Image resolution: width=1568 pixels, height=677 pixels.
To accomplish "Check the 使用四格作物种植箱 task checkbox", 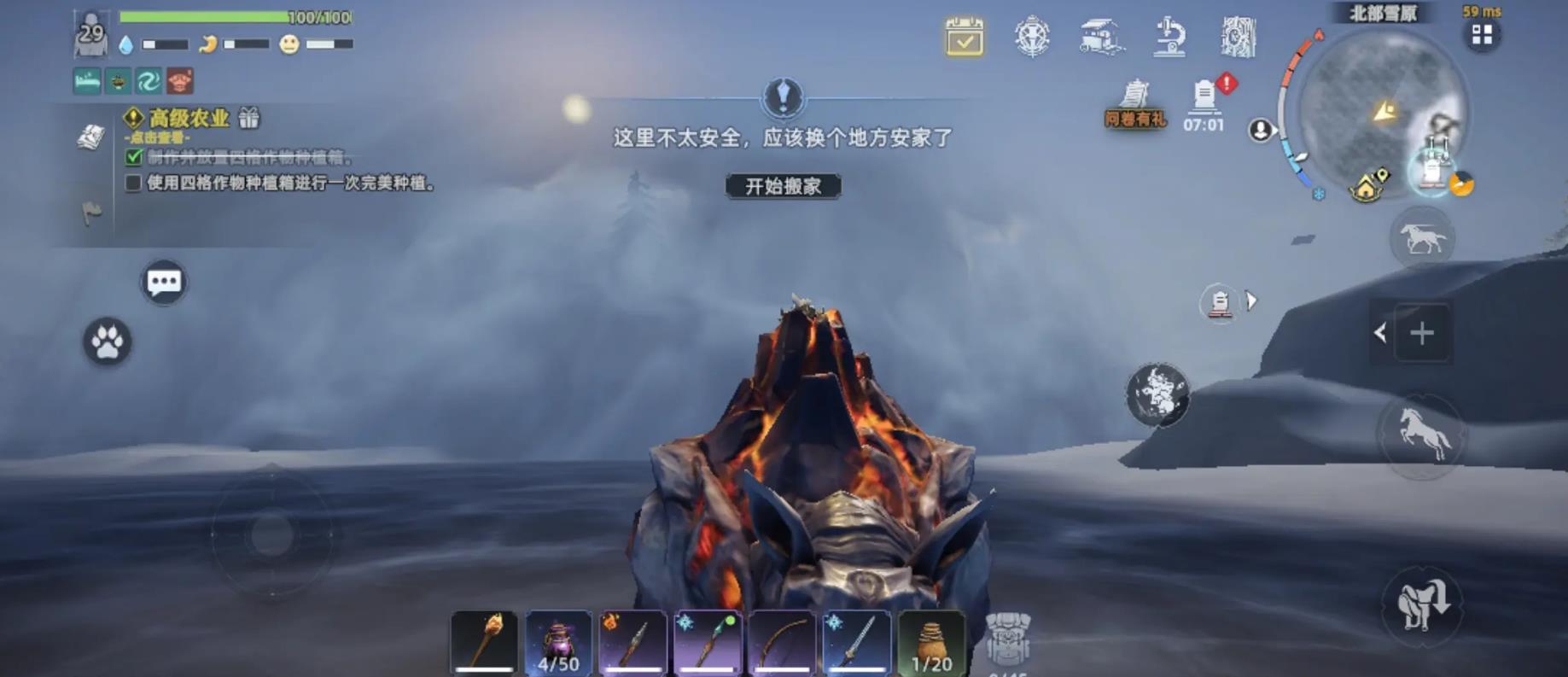I will click(x=134, y=182).
